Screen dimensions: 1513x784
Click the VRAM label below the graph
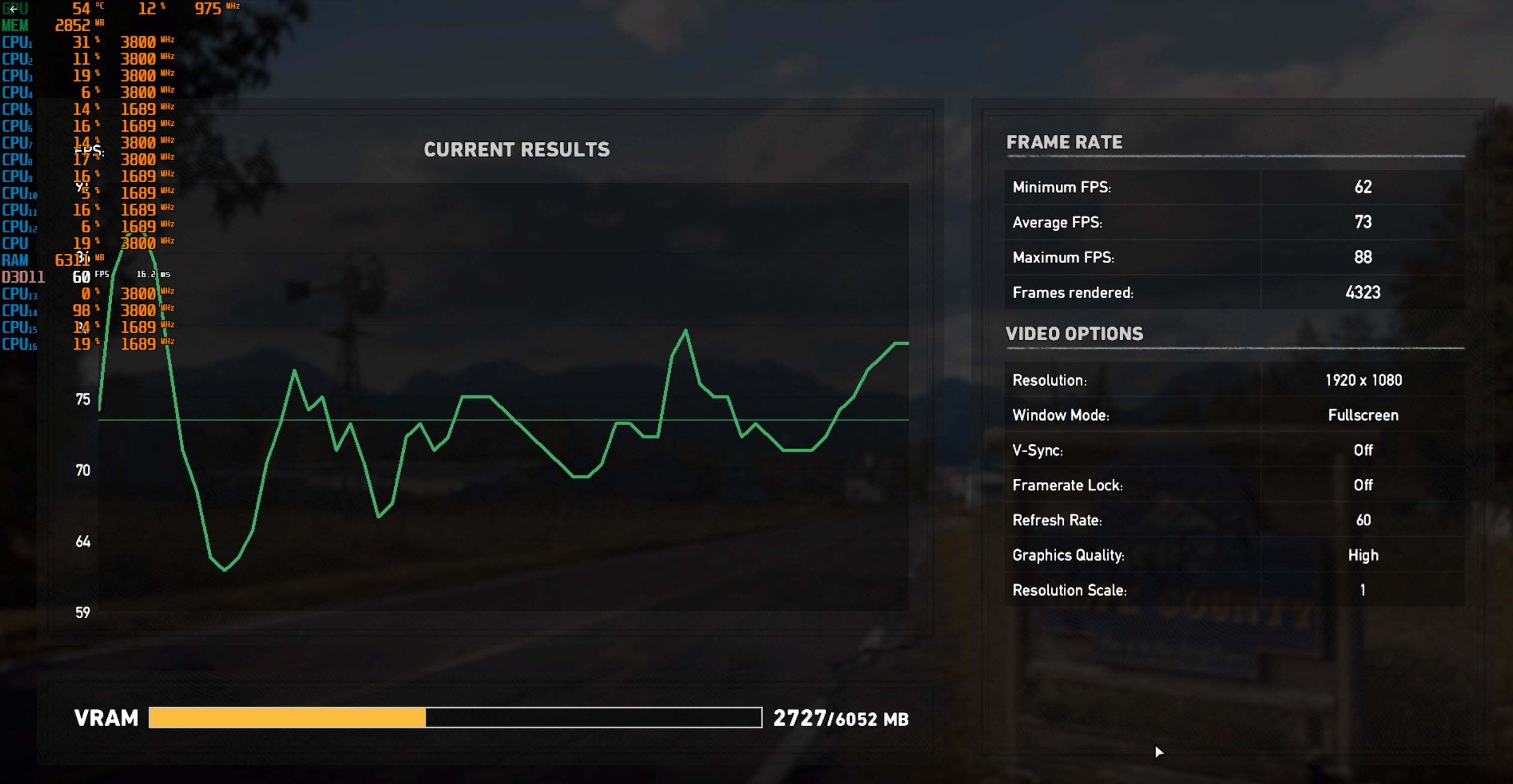click(x=107, y=717)
